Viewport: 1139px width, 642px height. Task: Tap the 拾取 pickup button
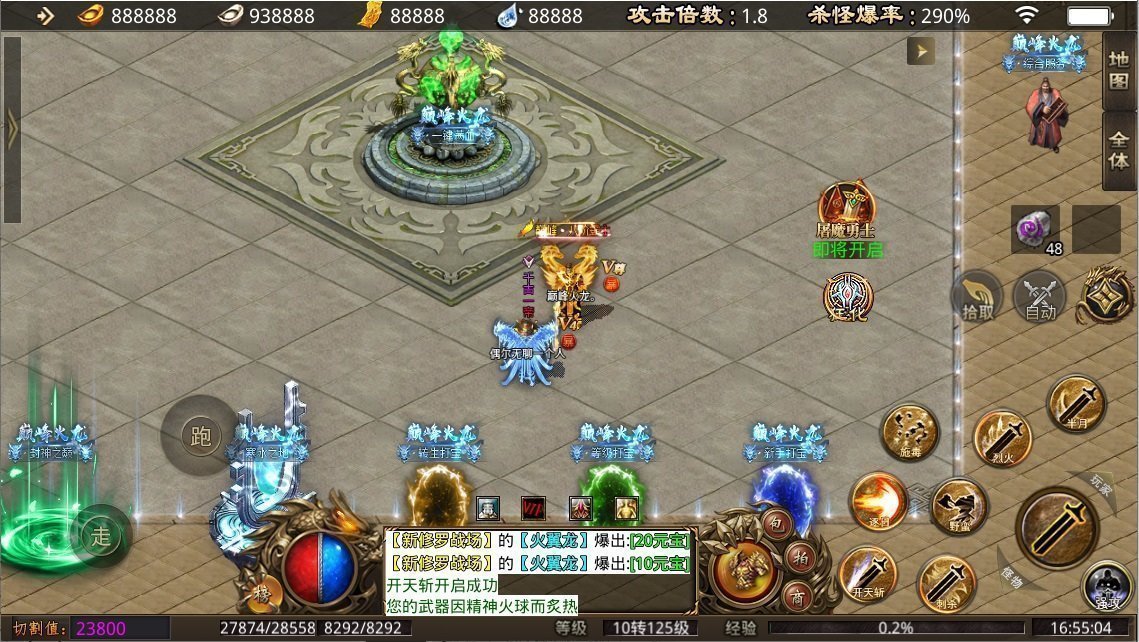(978, 297)
